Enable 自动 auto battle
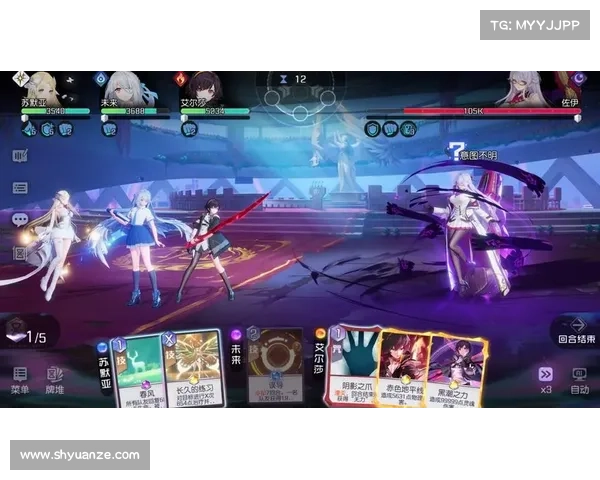This screenshot has width=600, height=480. (579, 378)
